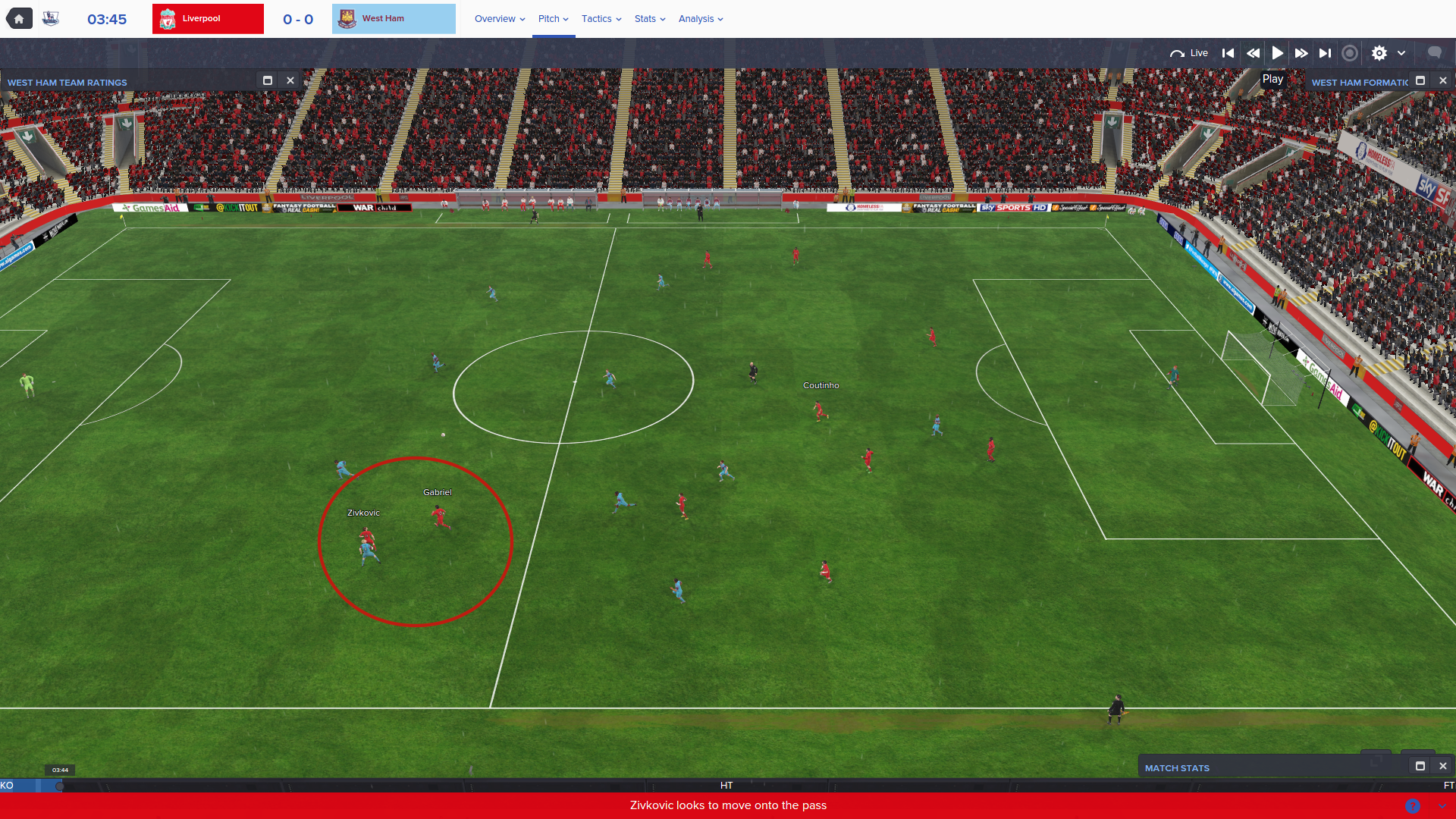The height and width of the screenshot is (819, 1456).
Task: Open the home screen button
Action: click(19, 19)
